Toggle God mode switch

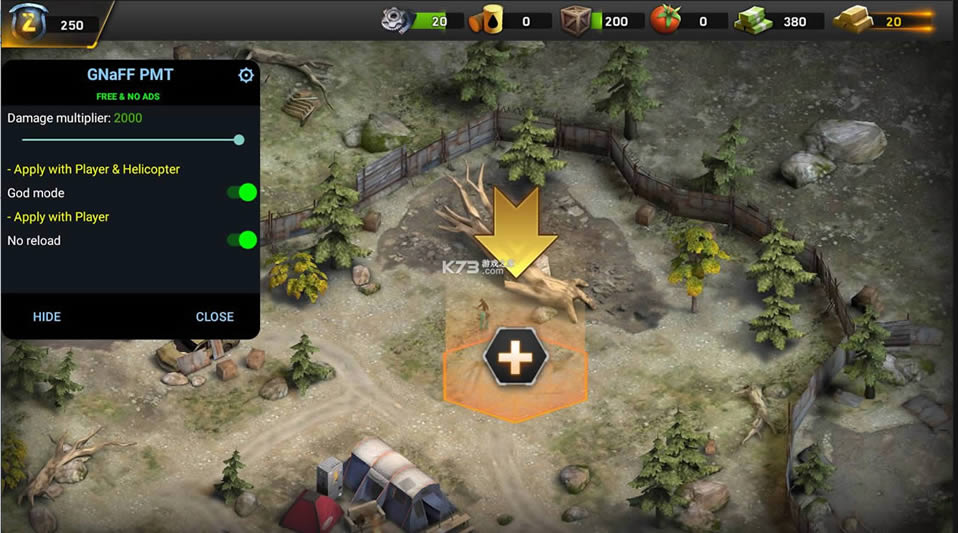(243, 192)
